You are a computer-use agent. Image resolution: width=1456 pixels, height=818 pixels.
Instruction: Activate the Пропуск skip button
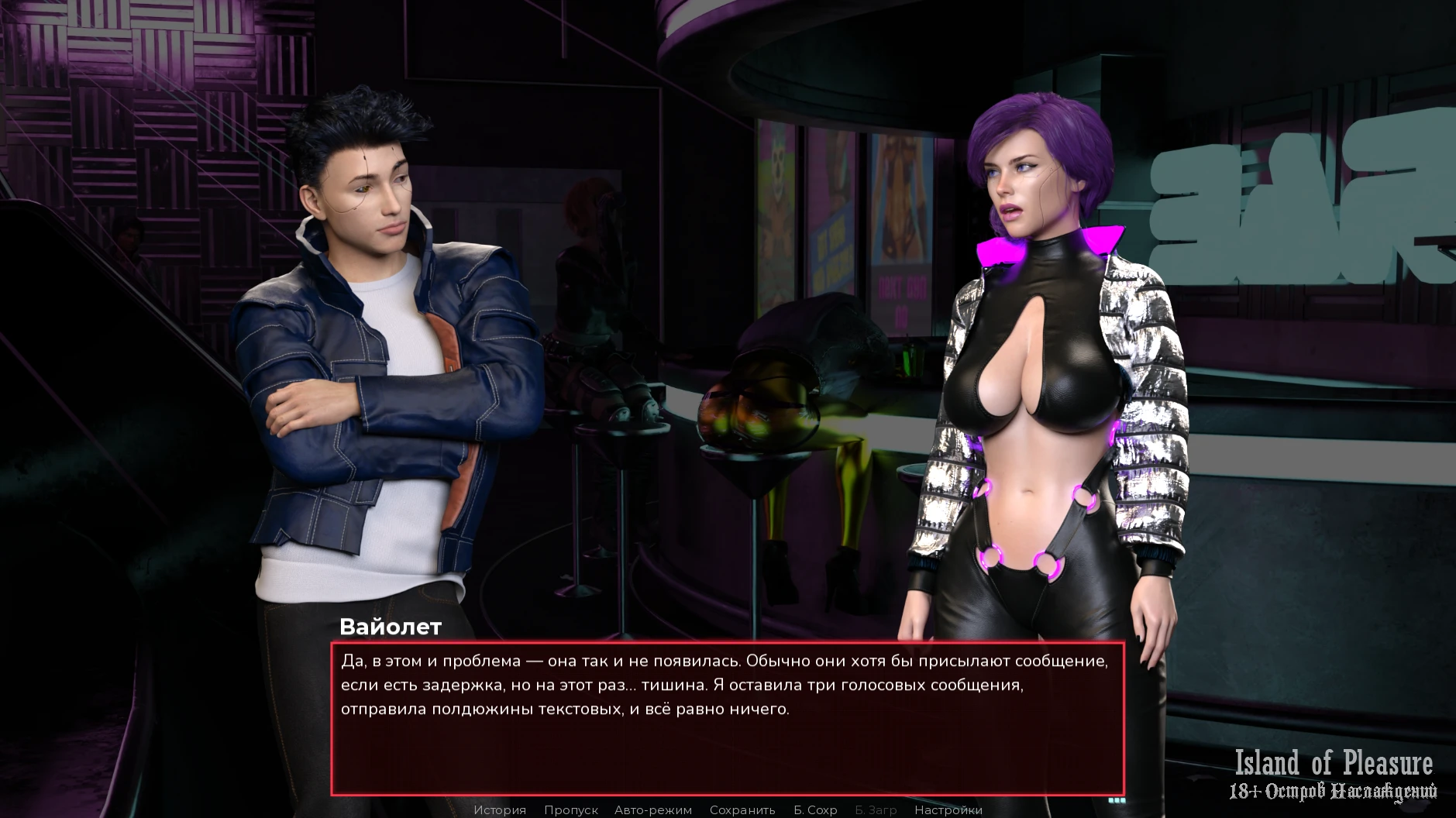pos(570,809)
